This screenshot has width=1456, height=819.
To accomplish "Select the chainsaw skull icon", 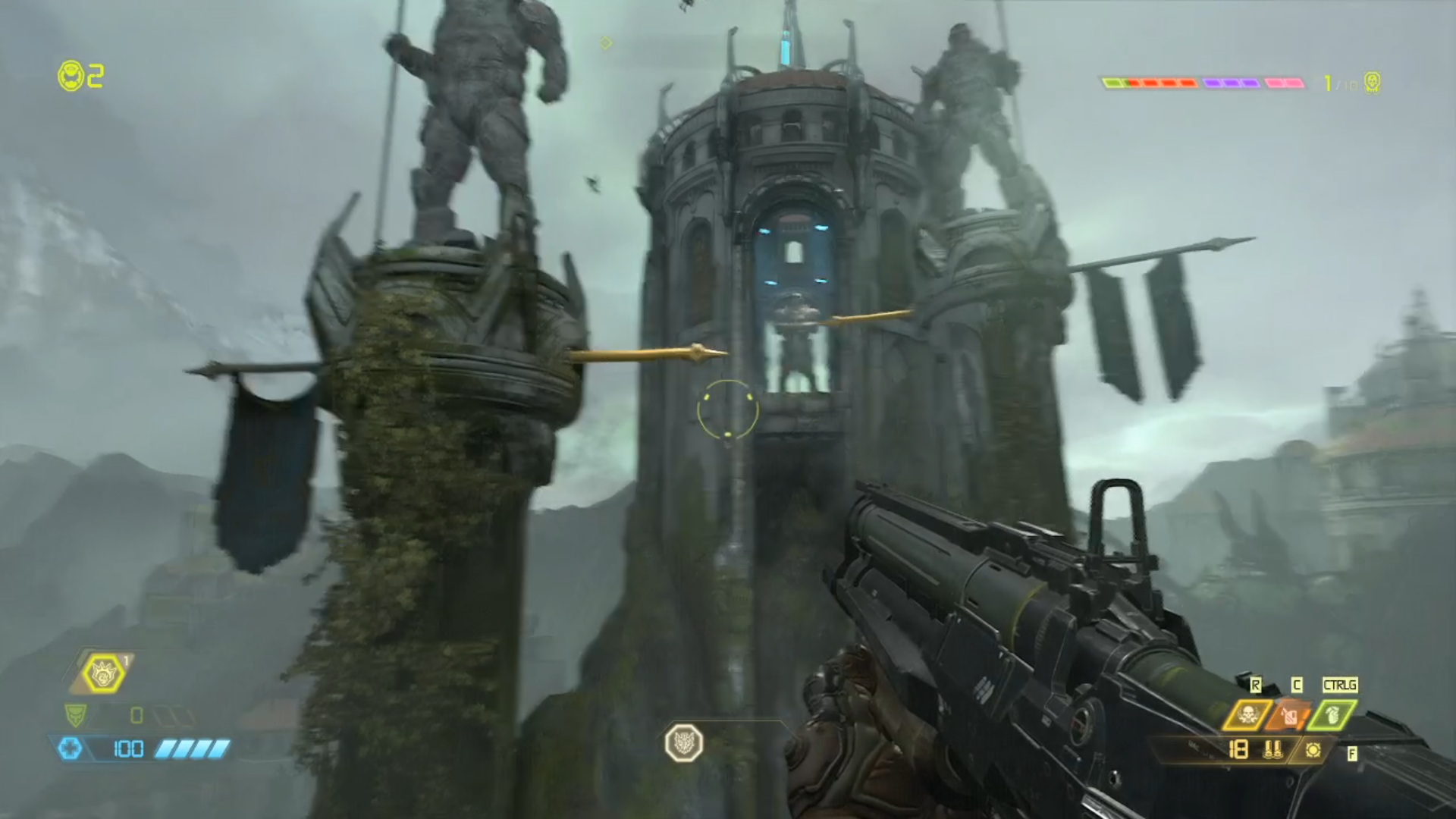I will [x=1247, y=714].
